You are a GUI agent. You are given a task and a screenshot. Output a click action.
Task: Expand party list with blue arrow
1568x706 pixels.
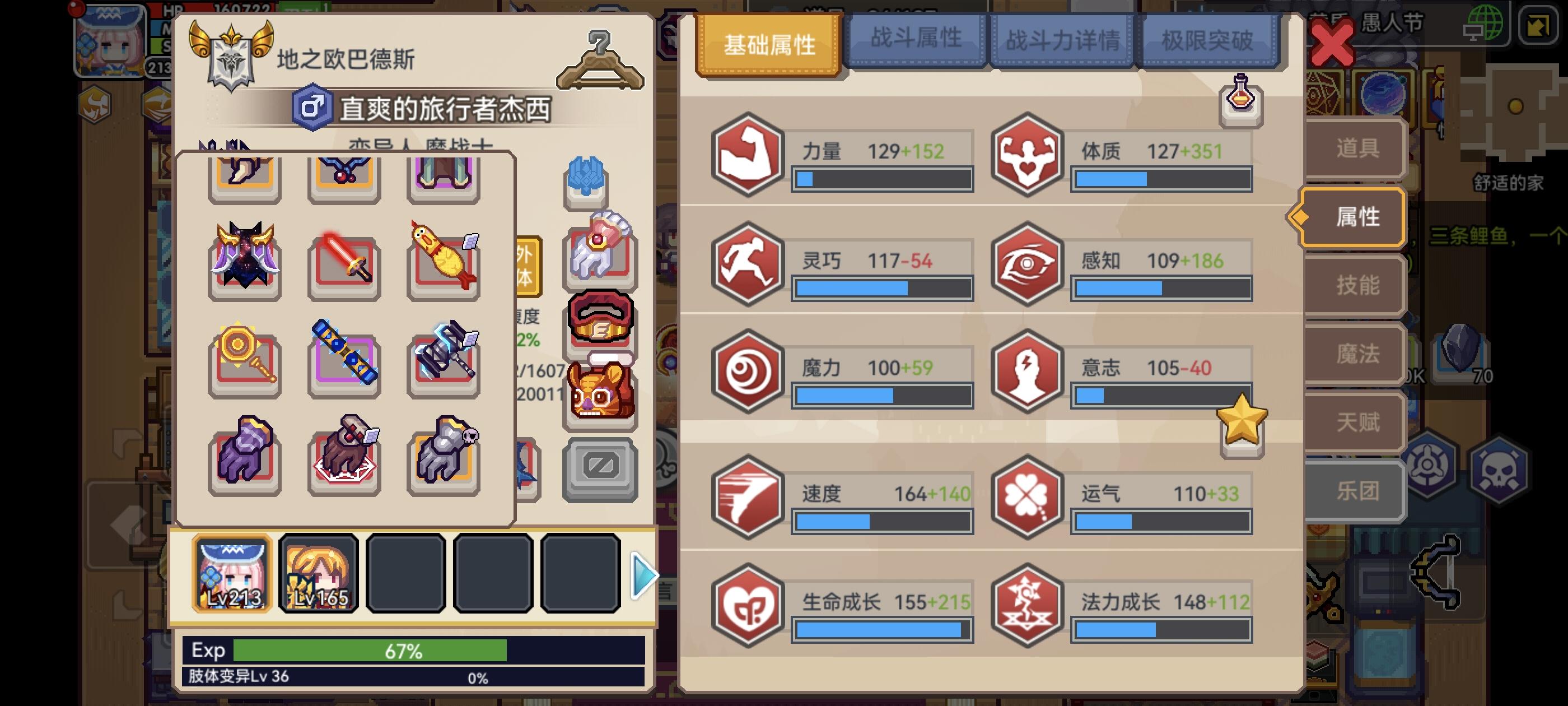[x=644, y=575]
